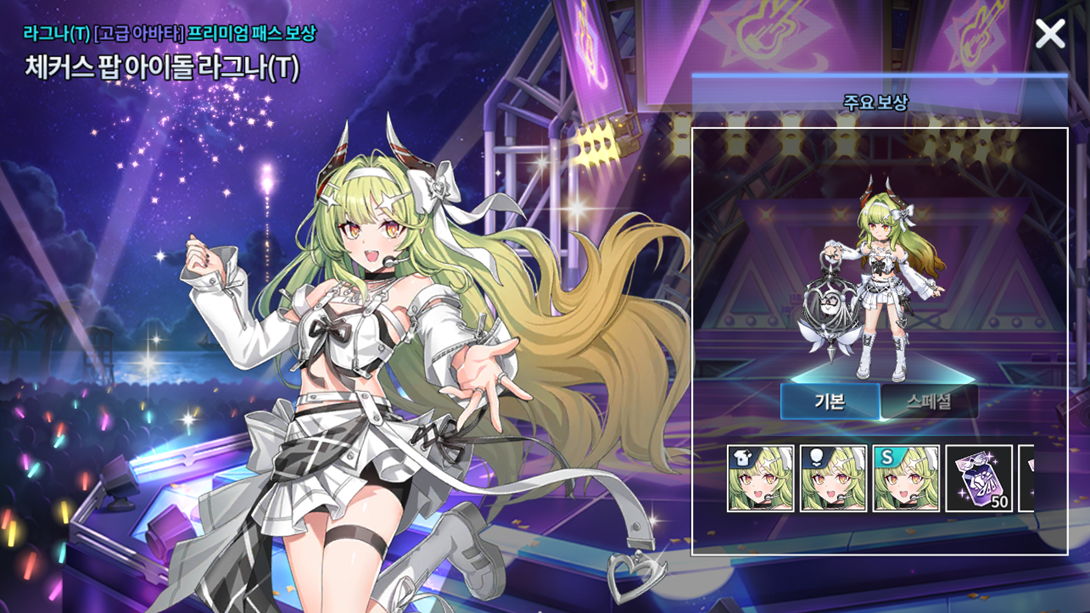Switch to the 기본 tab
Viewport: 1090px width, 613px height.
click(830, 402)
